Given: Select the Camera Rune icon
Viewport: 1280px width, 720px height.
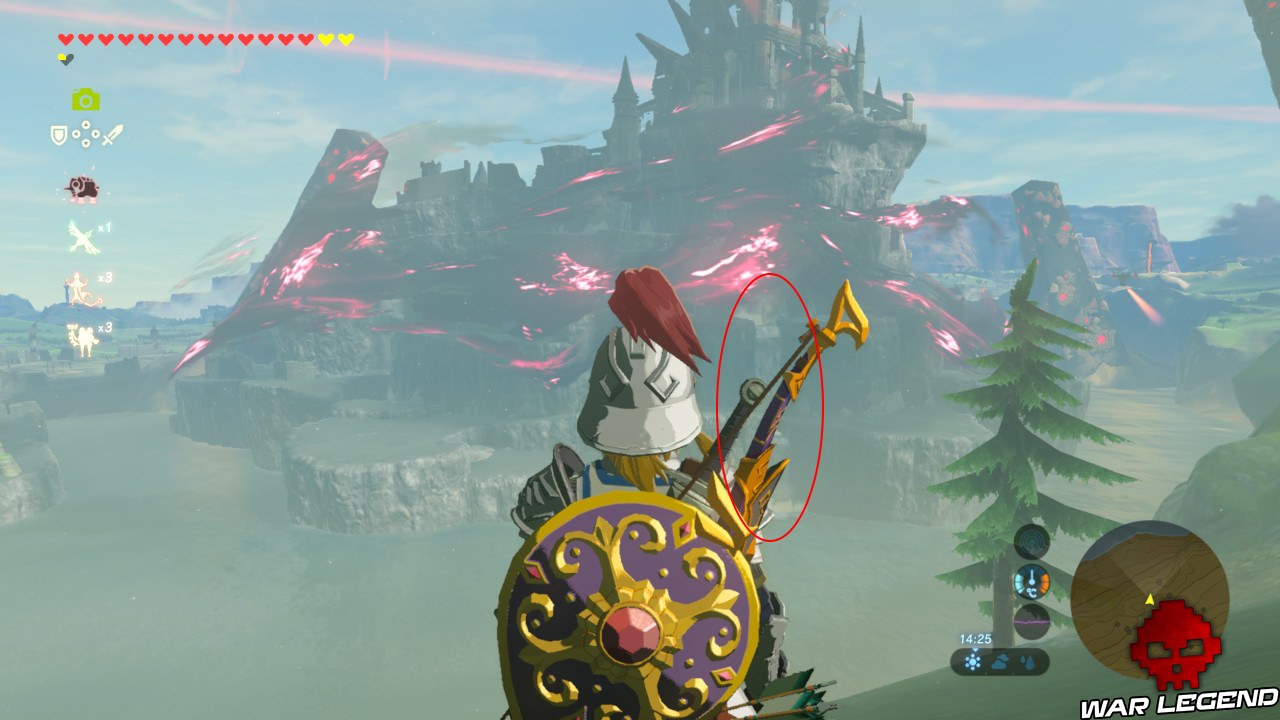Looking at the screenshot, I should pos(88,100).
